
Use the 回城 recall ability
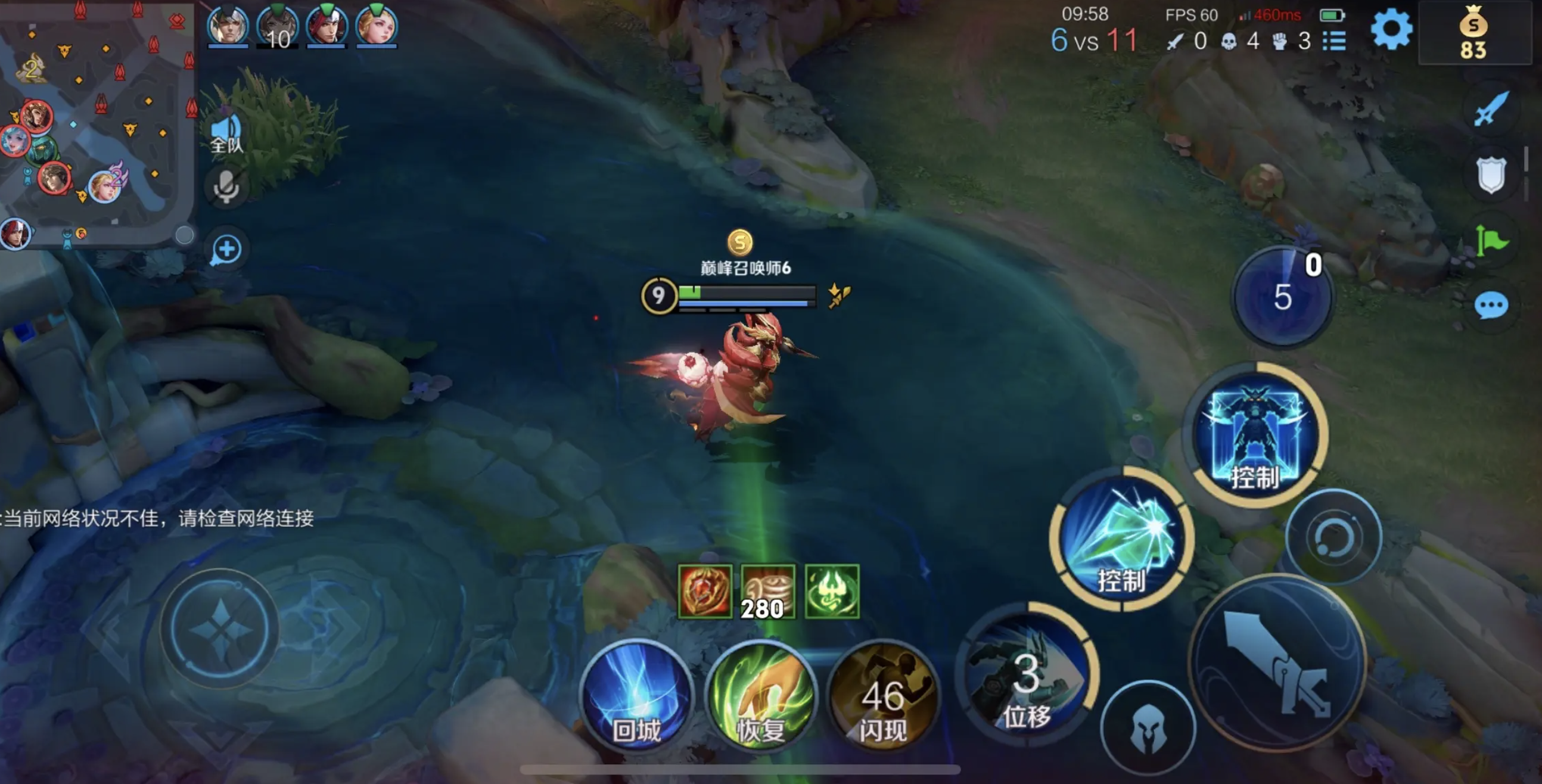point(637,696)
